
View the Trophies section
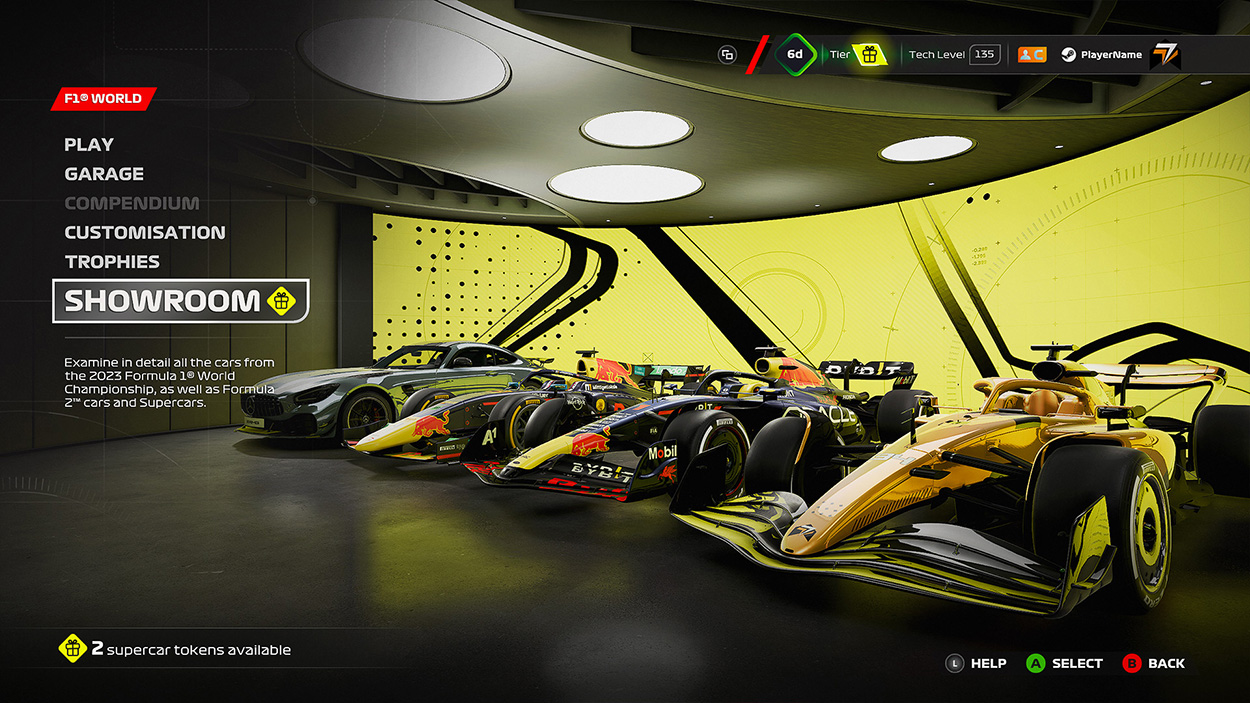(112, 262)
